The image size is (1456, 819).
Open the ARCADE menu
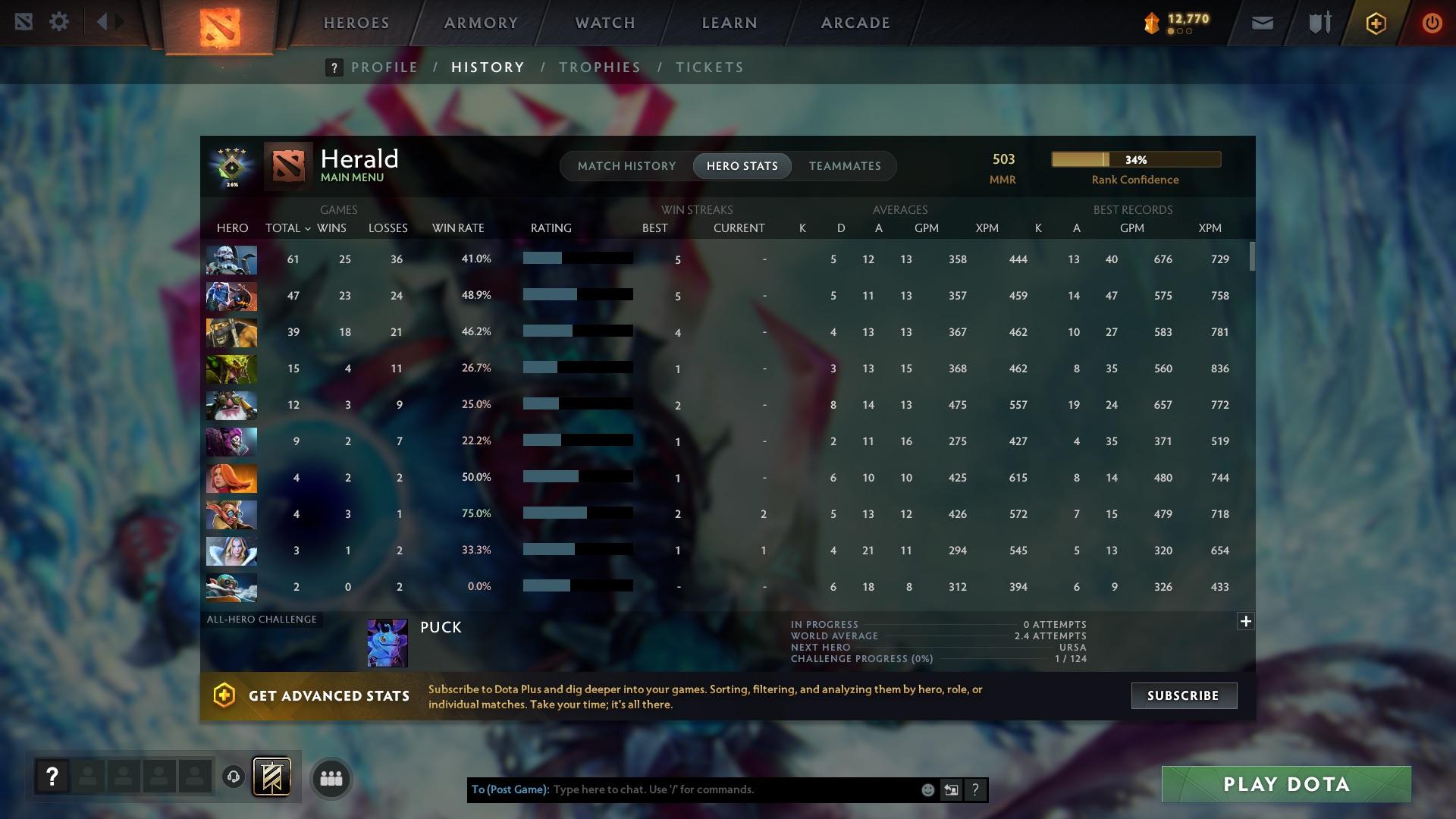coord(854,23)
